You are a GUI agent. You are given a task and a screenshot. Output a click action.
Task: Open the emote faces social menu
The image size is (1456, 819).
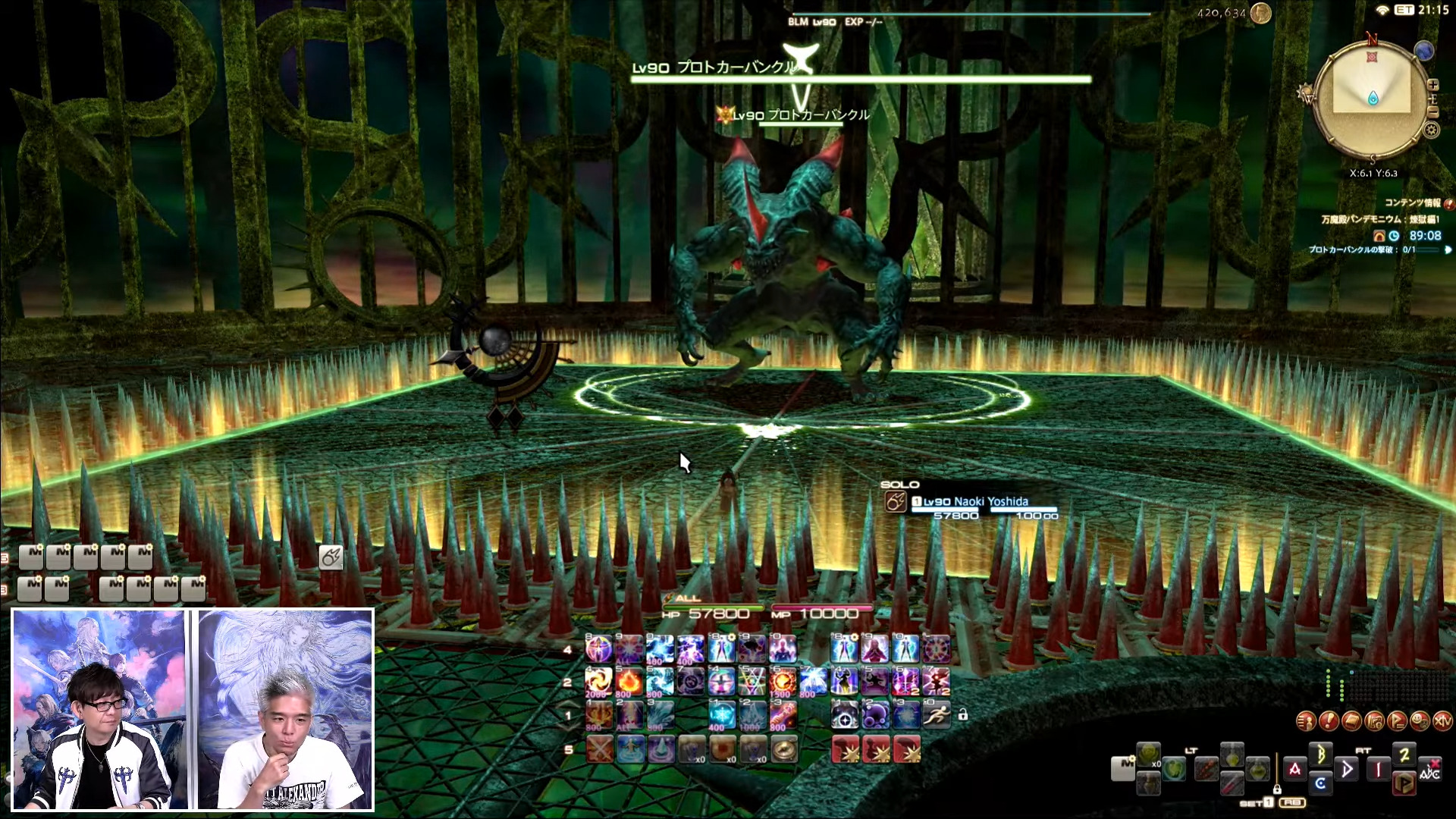coord(1420,721)
